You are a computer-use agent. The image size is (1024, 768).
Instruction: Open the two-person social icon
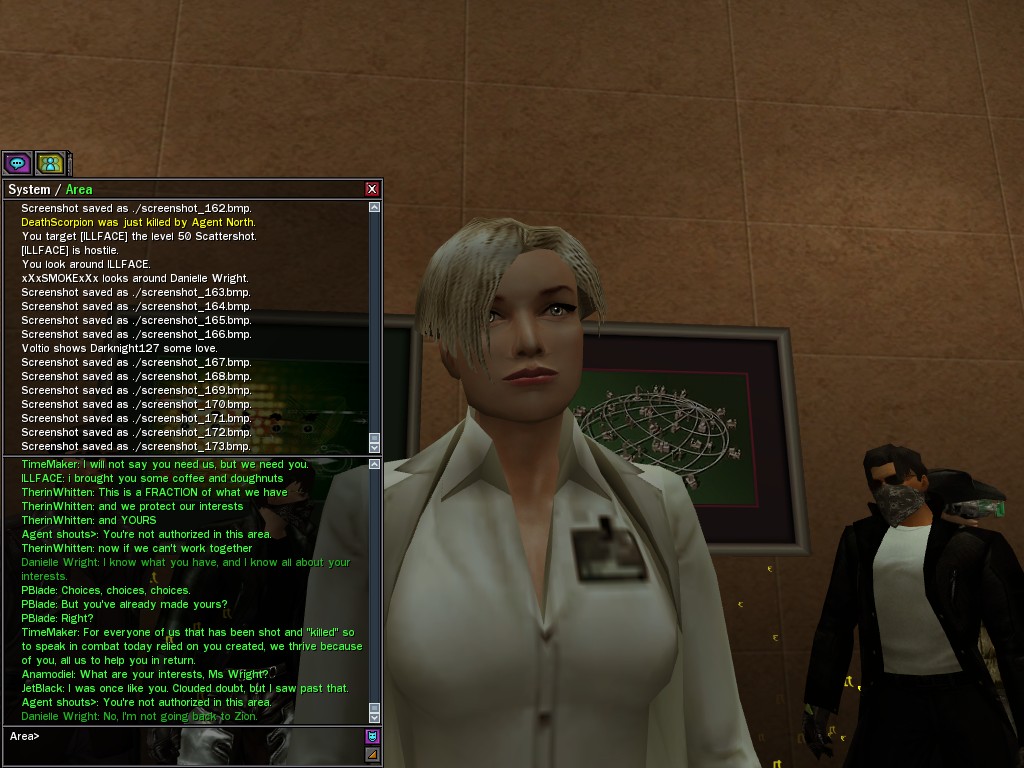click(x=49, y=163)
